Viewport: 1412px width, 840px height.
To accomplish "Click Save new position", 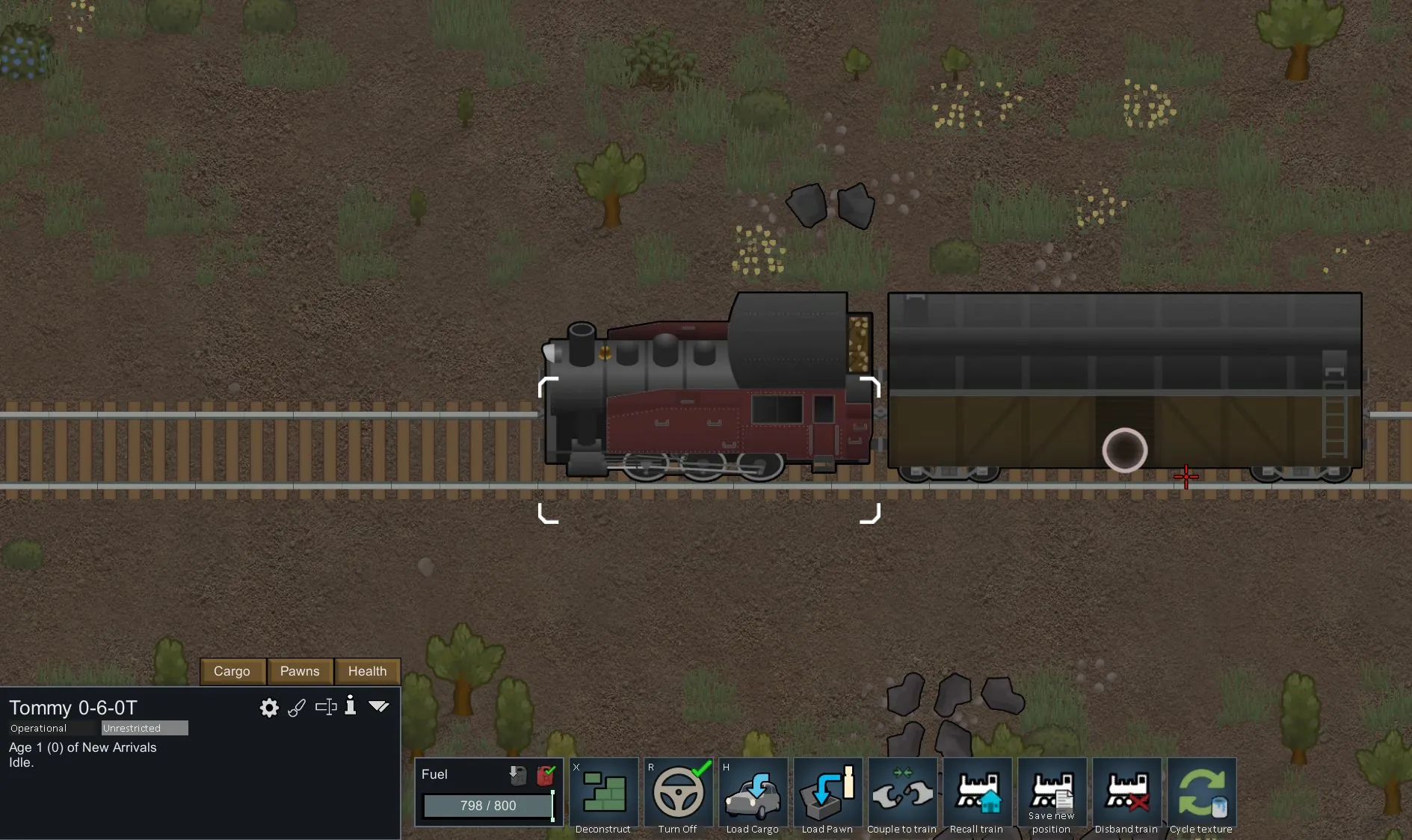I will click(1052, 794).
